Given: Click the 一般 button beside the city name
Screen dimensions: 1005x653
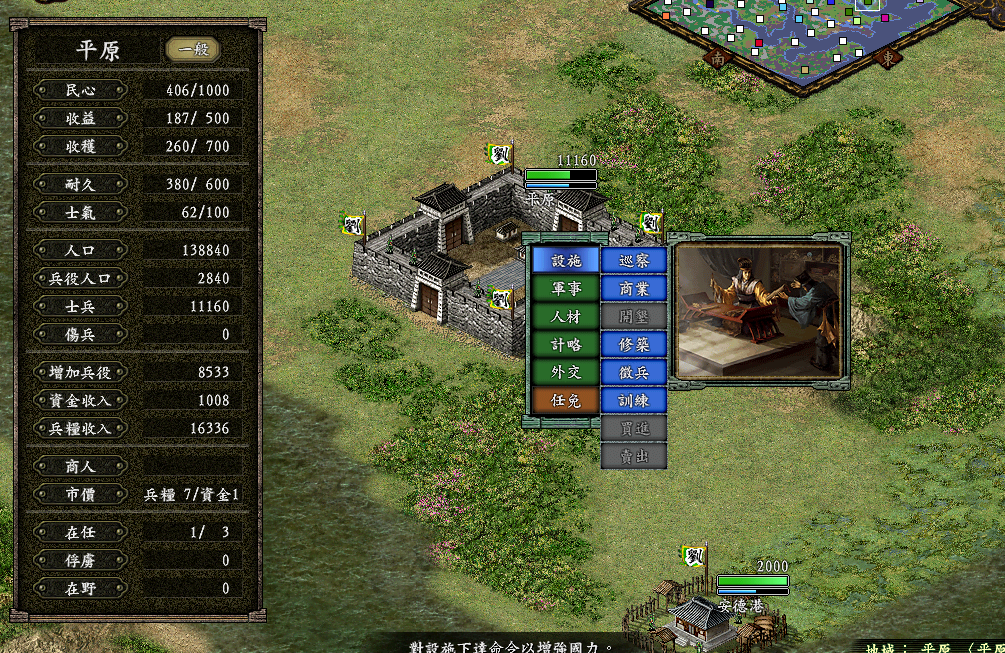Looking at the screenshot, I should coord(192,50).
